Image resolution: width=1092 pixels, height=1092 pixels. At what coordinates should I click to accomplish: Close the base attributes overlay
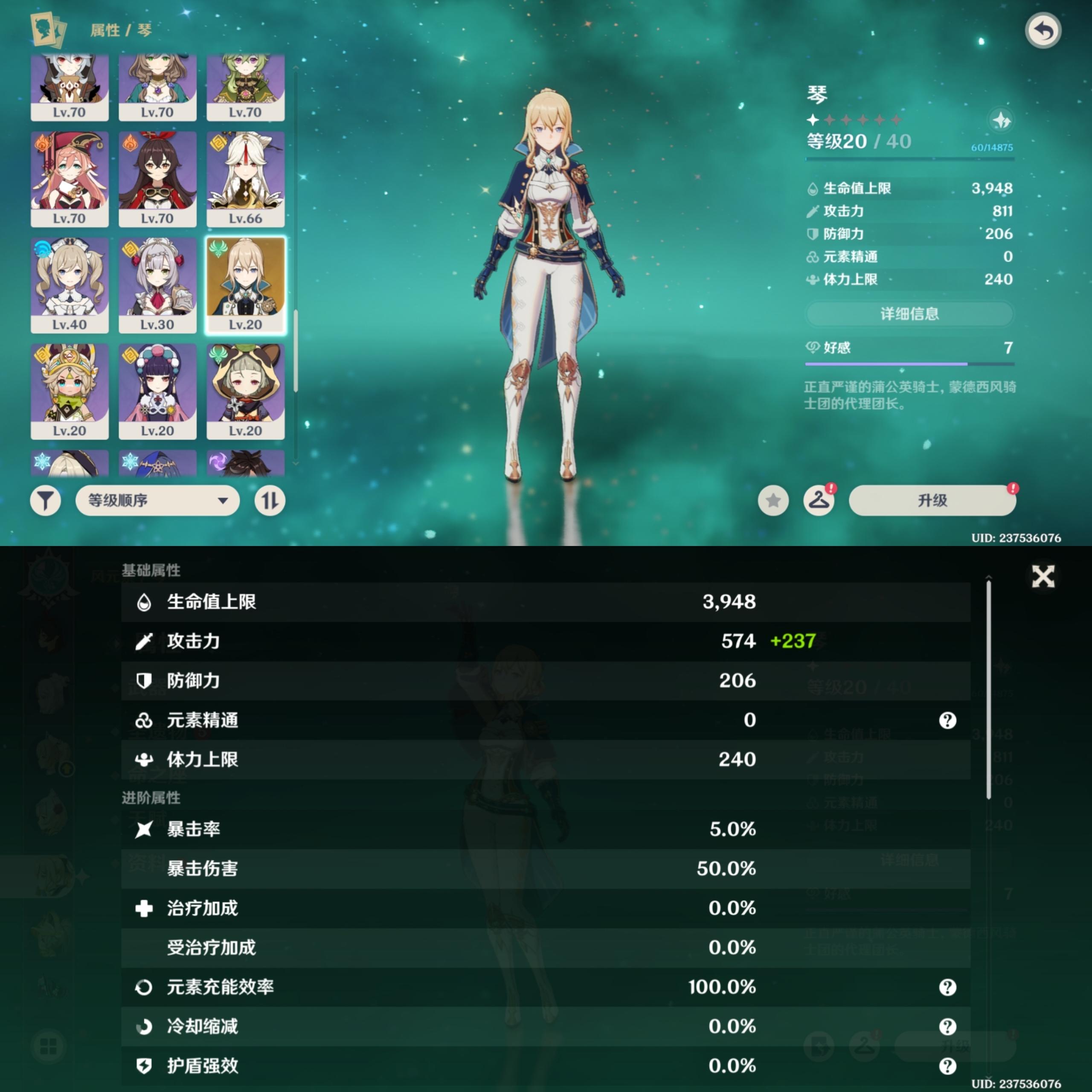[1044, 577]
